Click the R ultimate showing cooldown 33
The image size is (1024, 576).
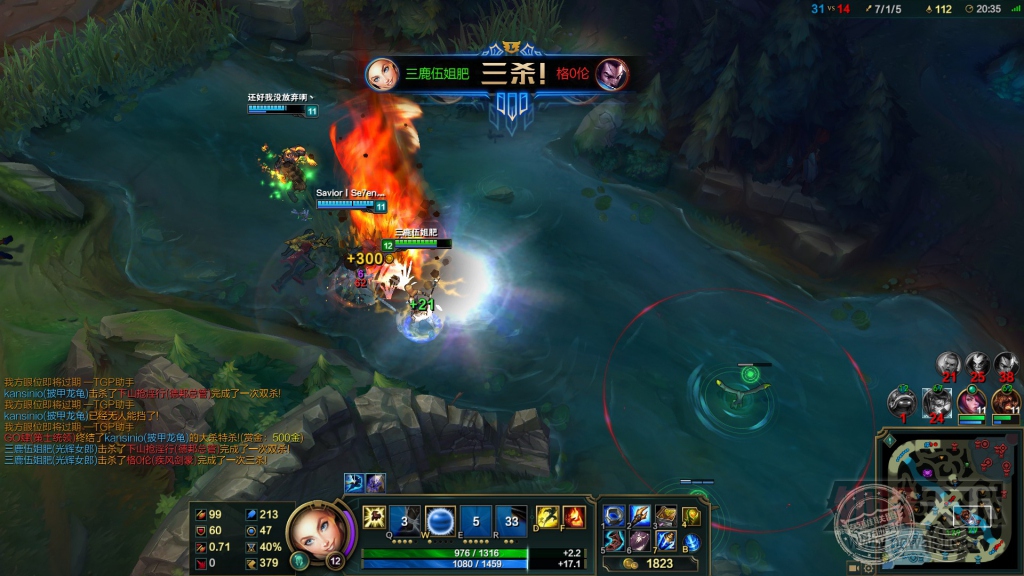coord(511,520)
